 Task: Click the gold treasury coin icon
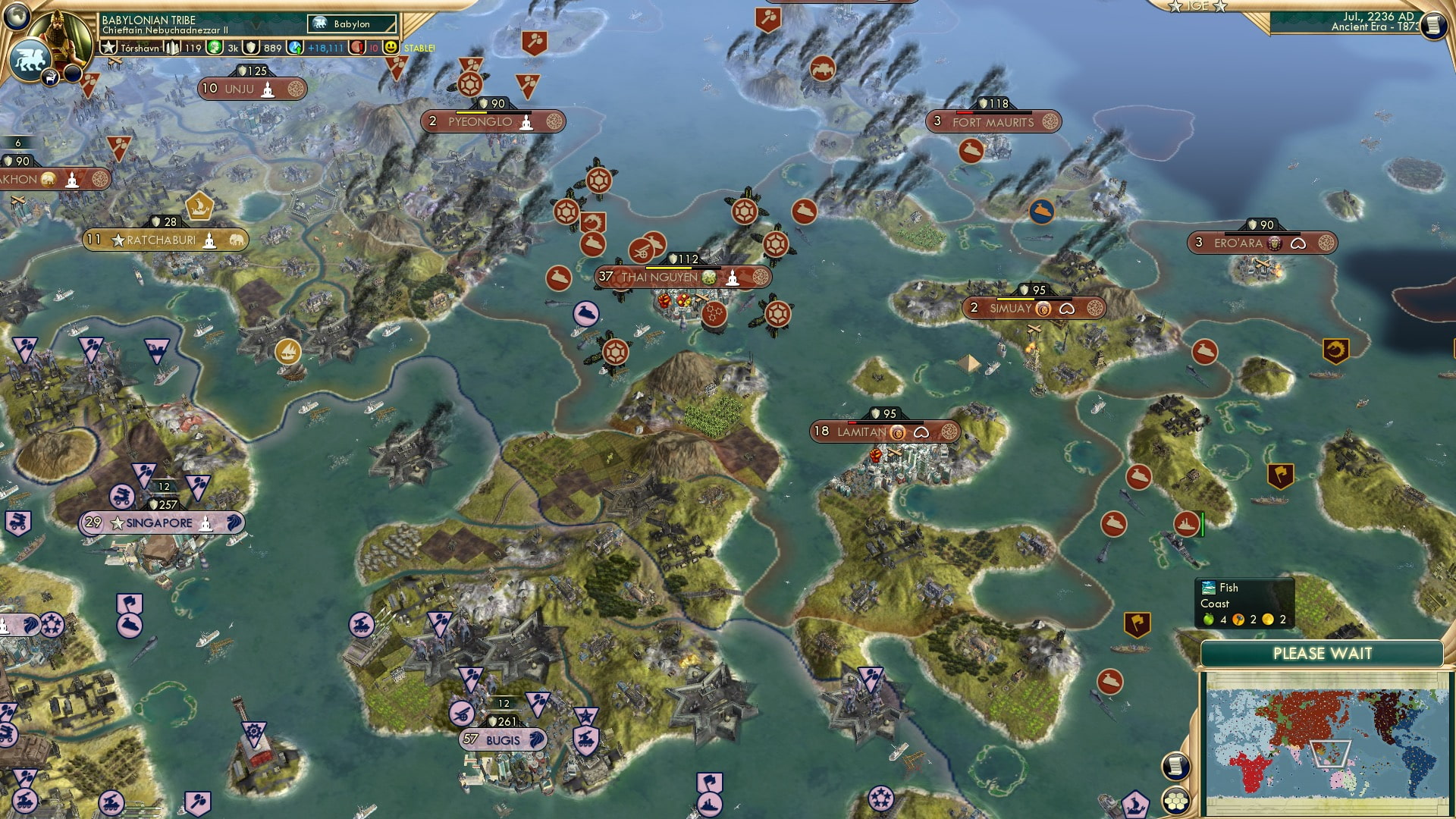(x=213, y=48)
